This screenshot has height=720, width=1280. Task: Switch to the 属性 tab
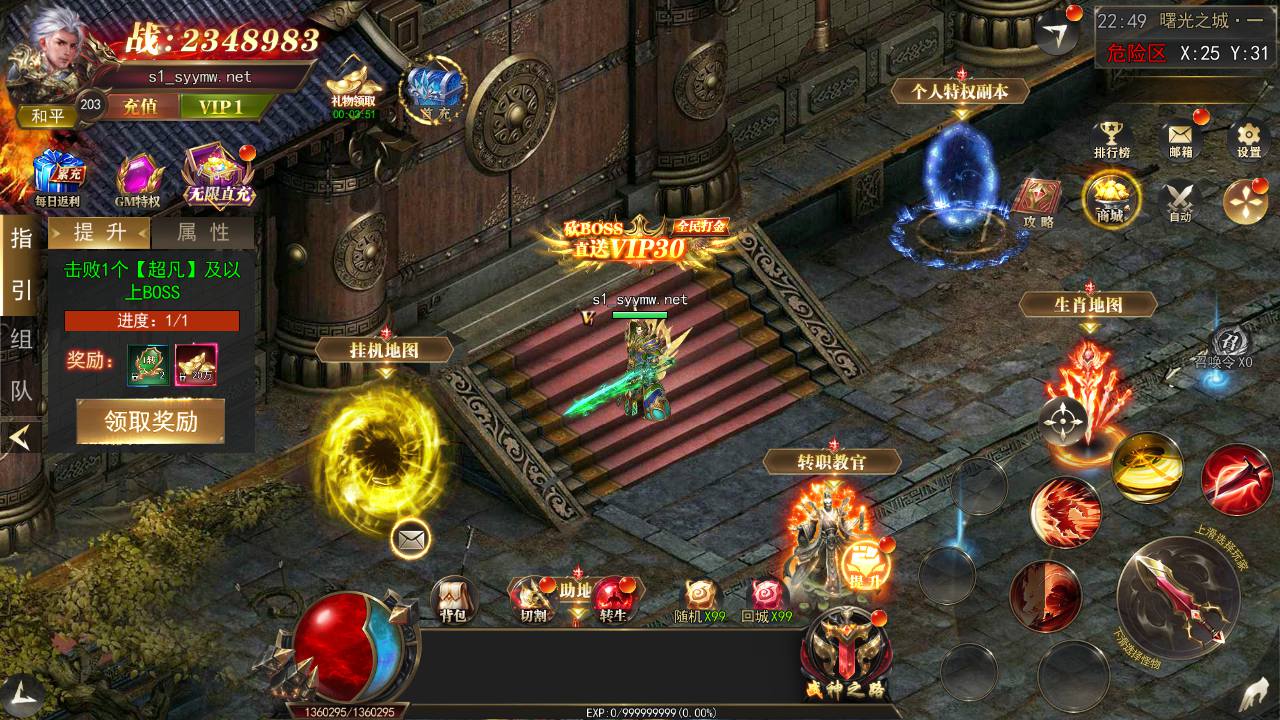(203, 232)
